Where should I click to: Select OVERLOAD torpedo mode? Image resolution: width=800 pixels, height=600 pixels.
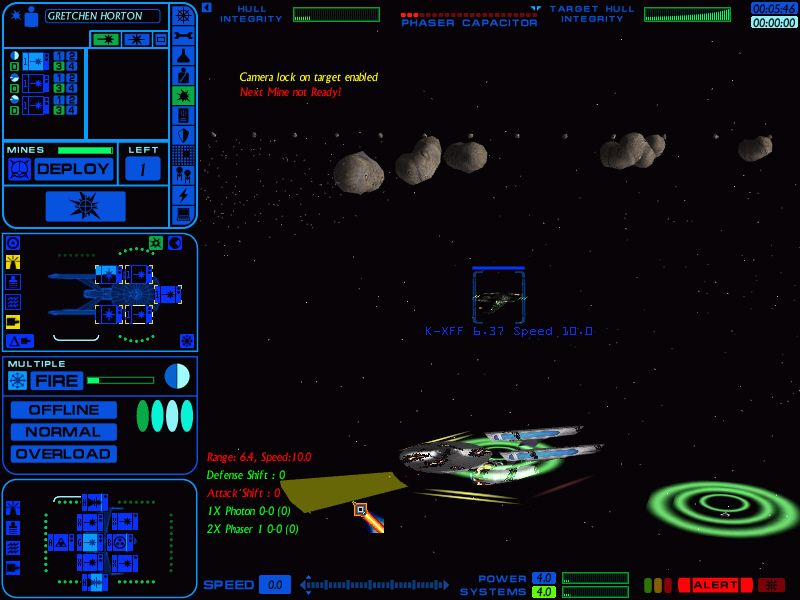coord(64,454)
